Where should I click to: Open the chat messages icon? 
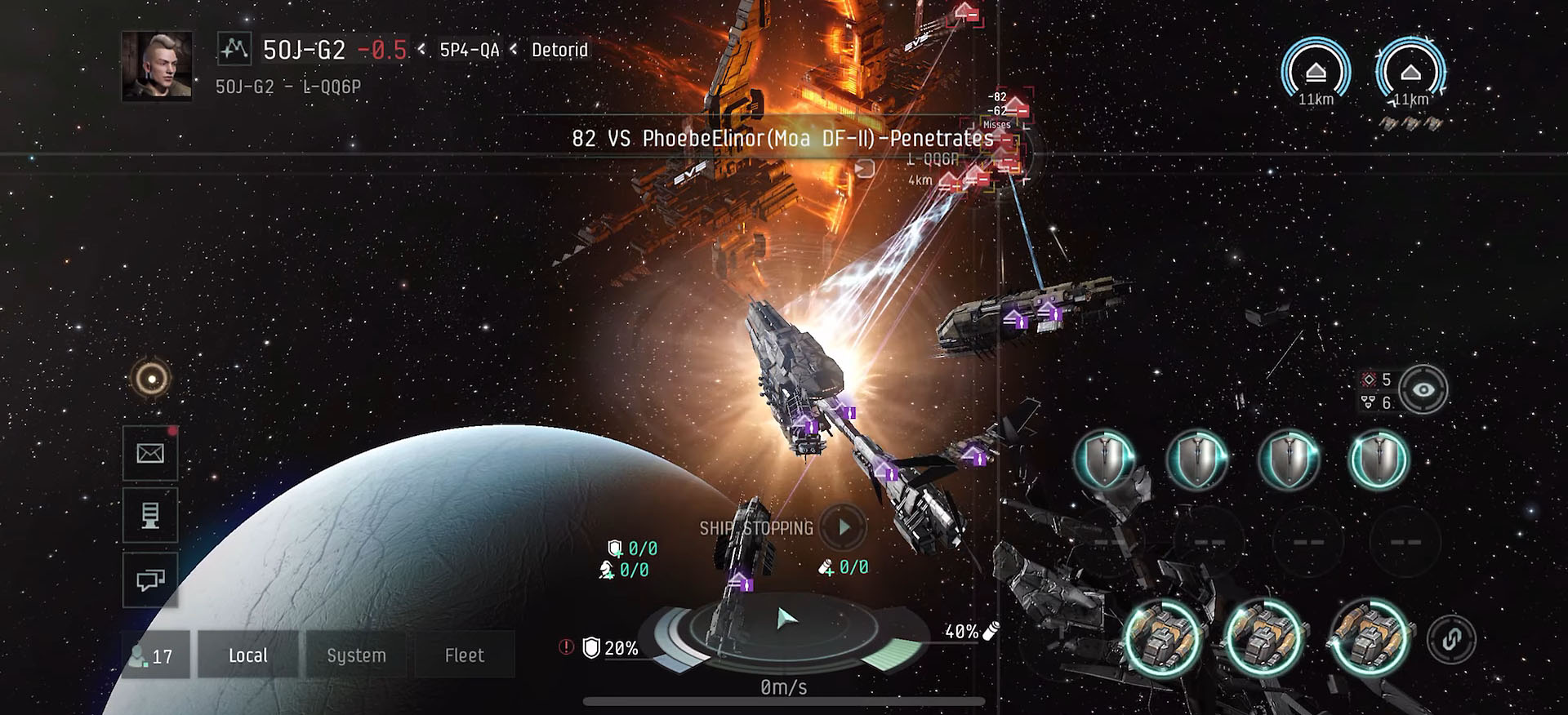coord(149,580)
